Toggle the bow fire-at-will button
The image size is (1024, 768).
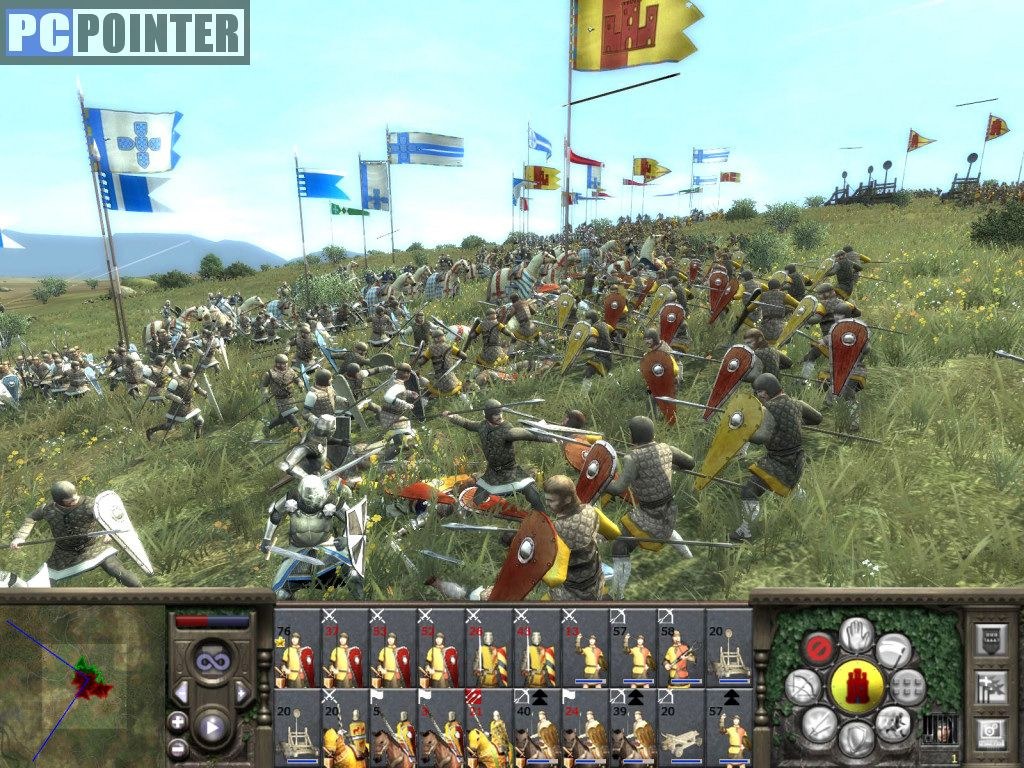(802, 686)
